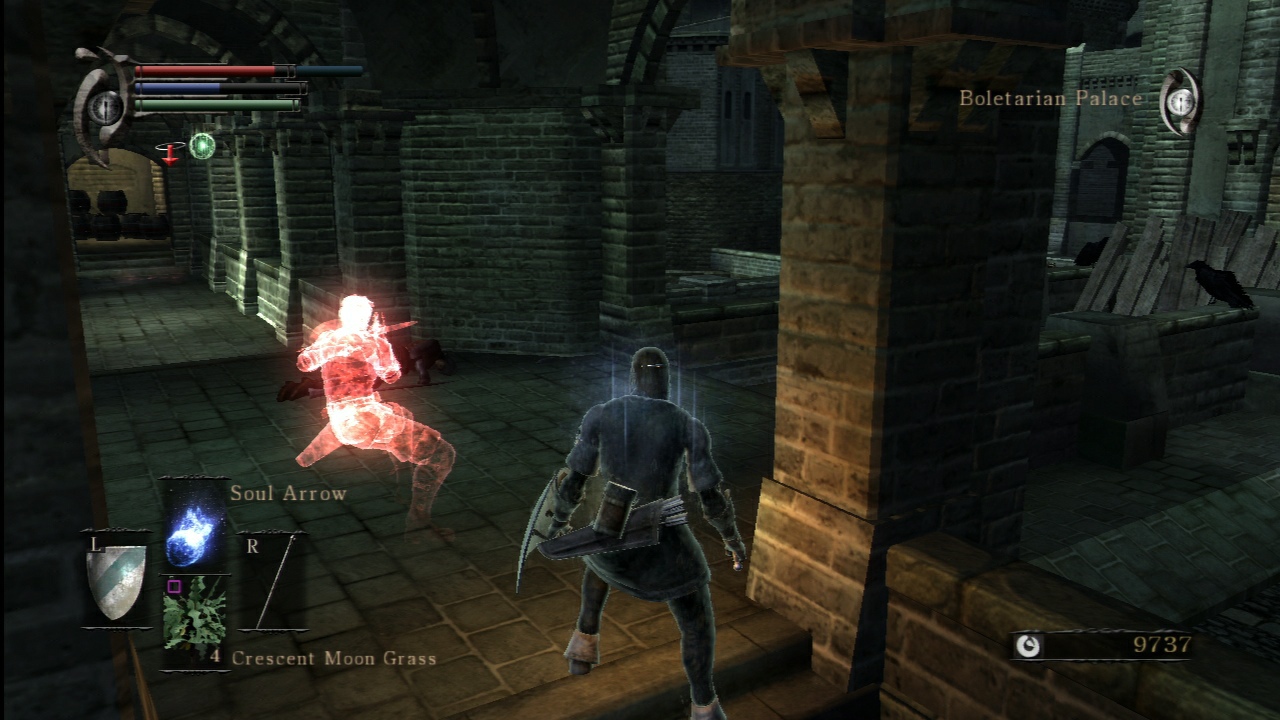Click the soul counter coin icon bottom right

pyautogui.click(x=1029, y=647)
